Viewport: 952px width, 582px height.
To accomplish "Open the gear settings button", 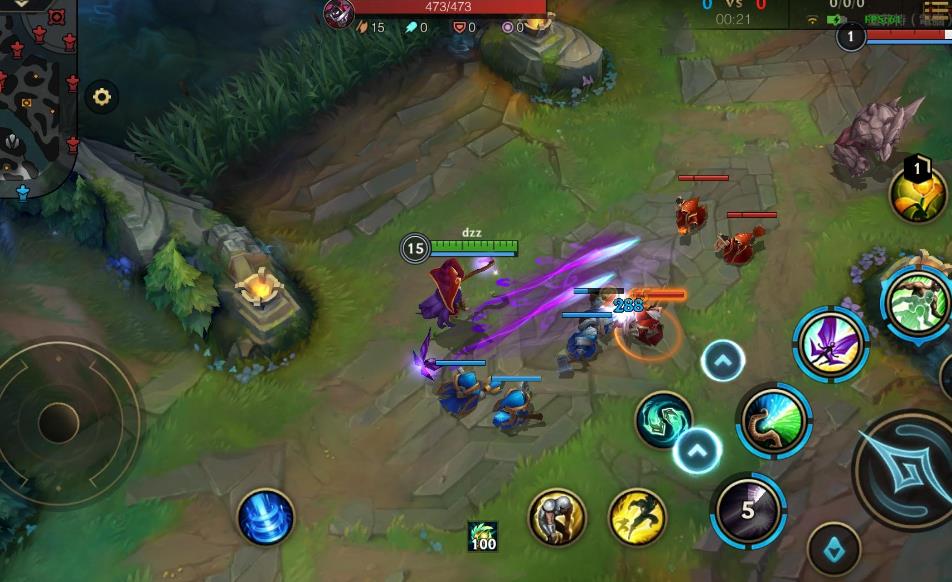I will coord(101,97).
